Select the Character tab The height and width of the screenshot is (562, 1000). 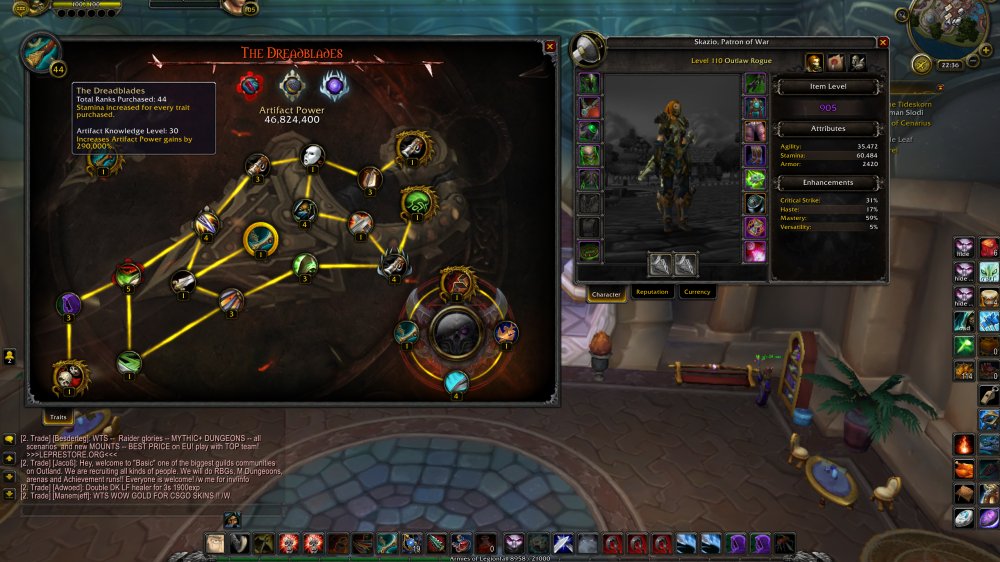click(x=607, y=294)
